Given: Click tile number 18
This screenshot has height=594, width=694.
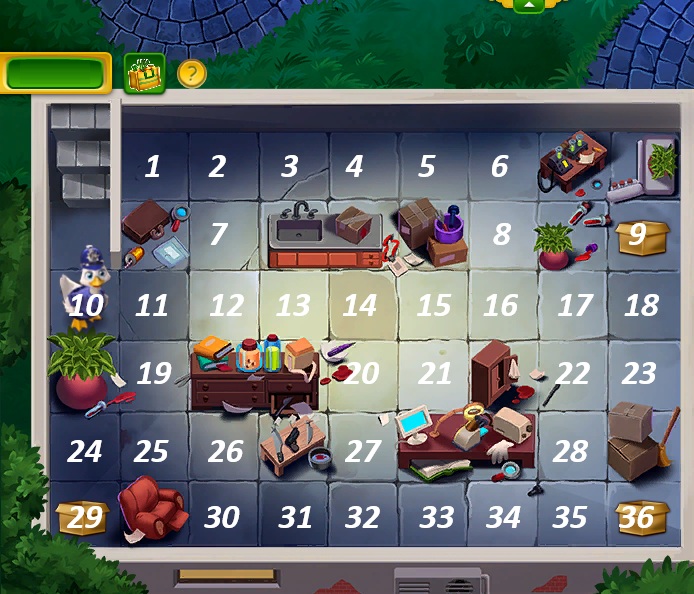Looking at the screenshot, I should point(641,304).
